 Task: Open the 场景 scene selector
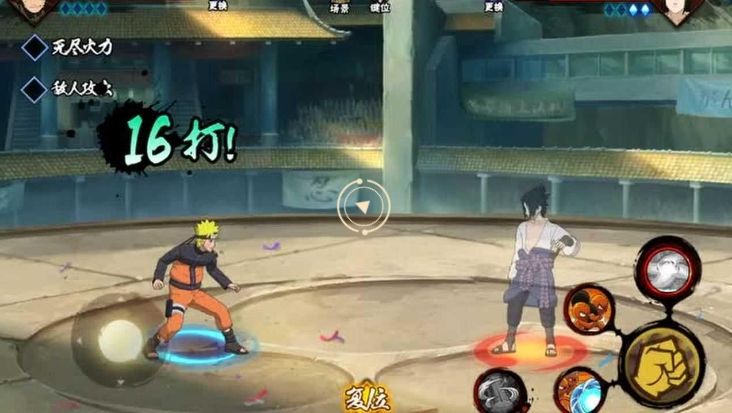[x=340, y=8]
